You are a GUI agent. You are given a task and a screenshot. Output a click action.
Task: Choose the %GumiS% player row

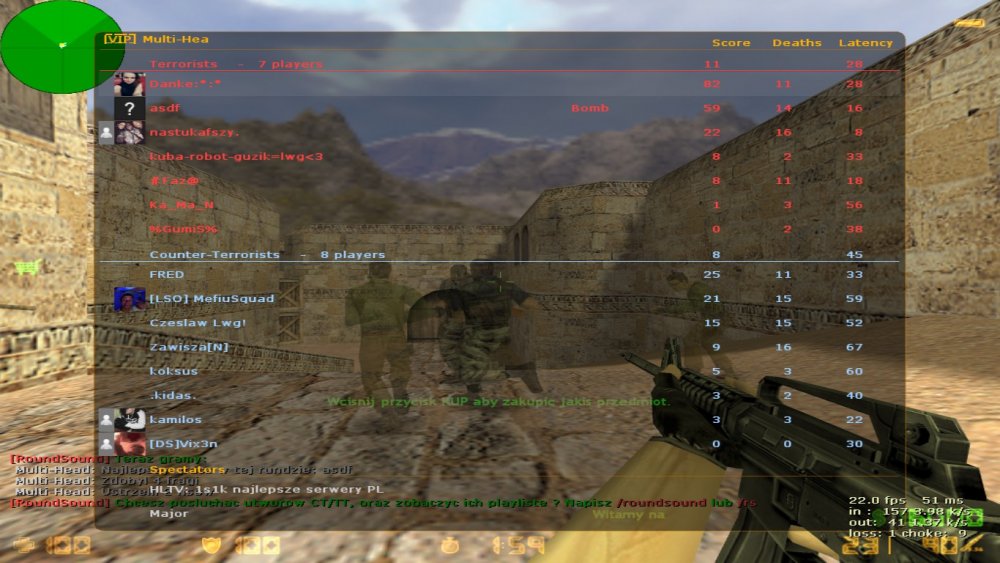184,229
